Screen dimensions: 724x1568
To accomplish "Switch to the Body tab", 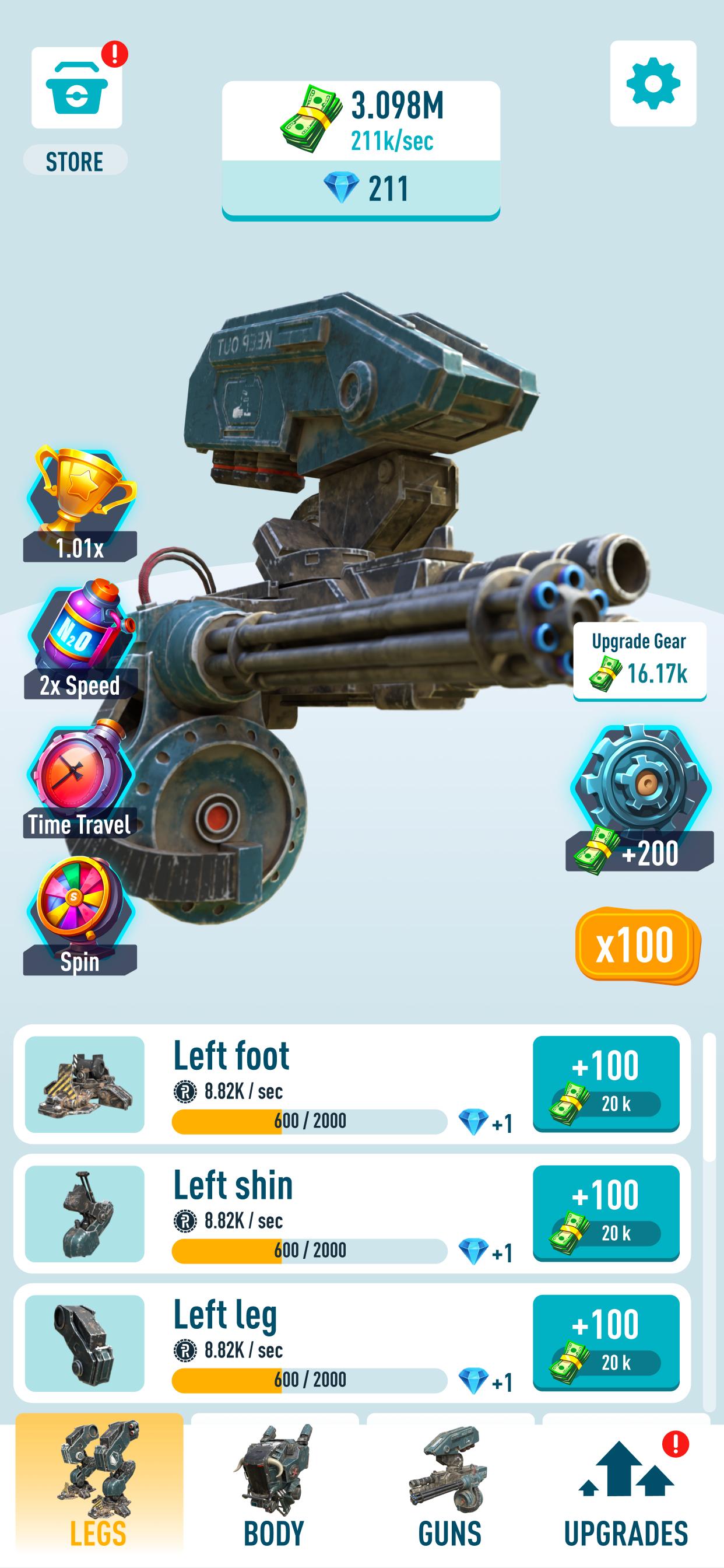I will point(275,1485).
